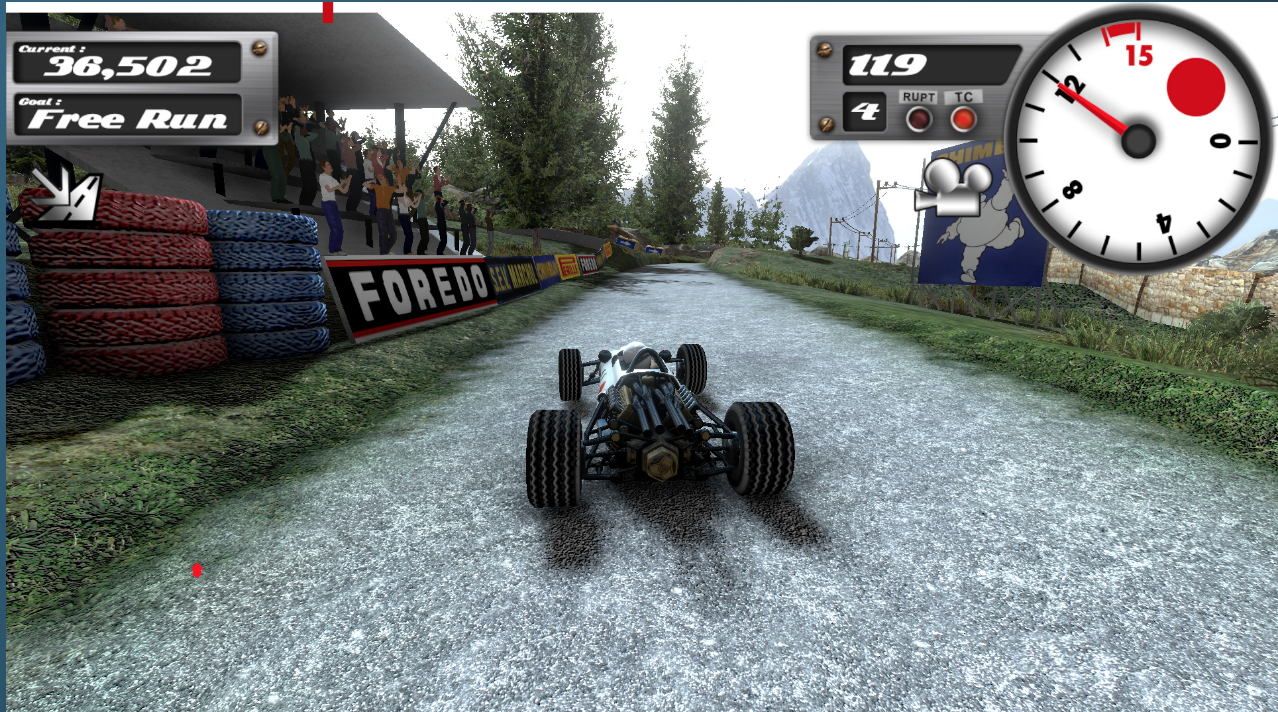Toggle the TC traction control light
The image size is (1278, 712).
coord(963,119)
